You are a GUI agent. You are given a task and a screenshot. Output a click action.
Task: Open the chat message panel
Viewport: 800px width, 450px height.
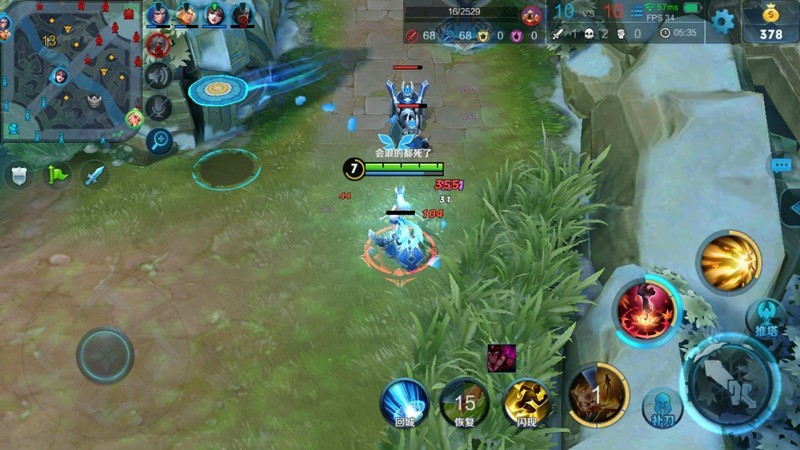[x=781, y=164]
